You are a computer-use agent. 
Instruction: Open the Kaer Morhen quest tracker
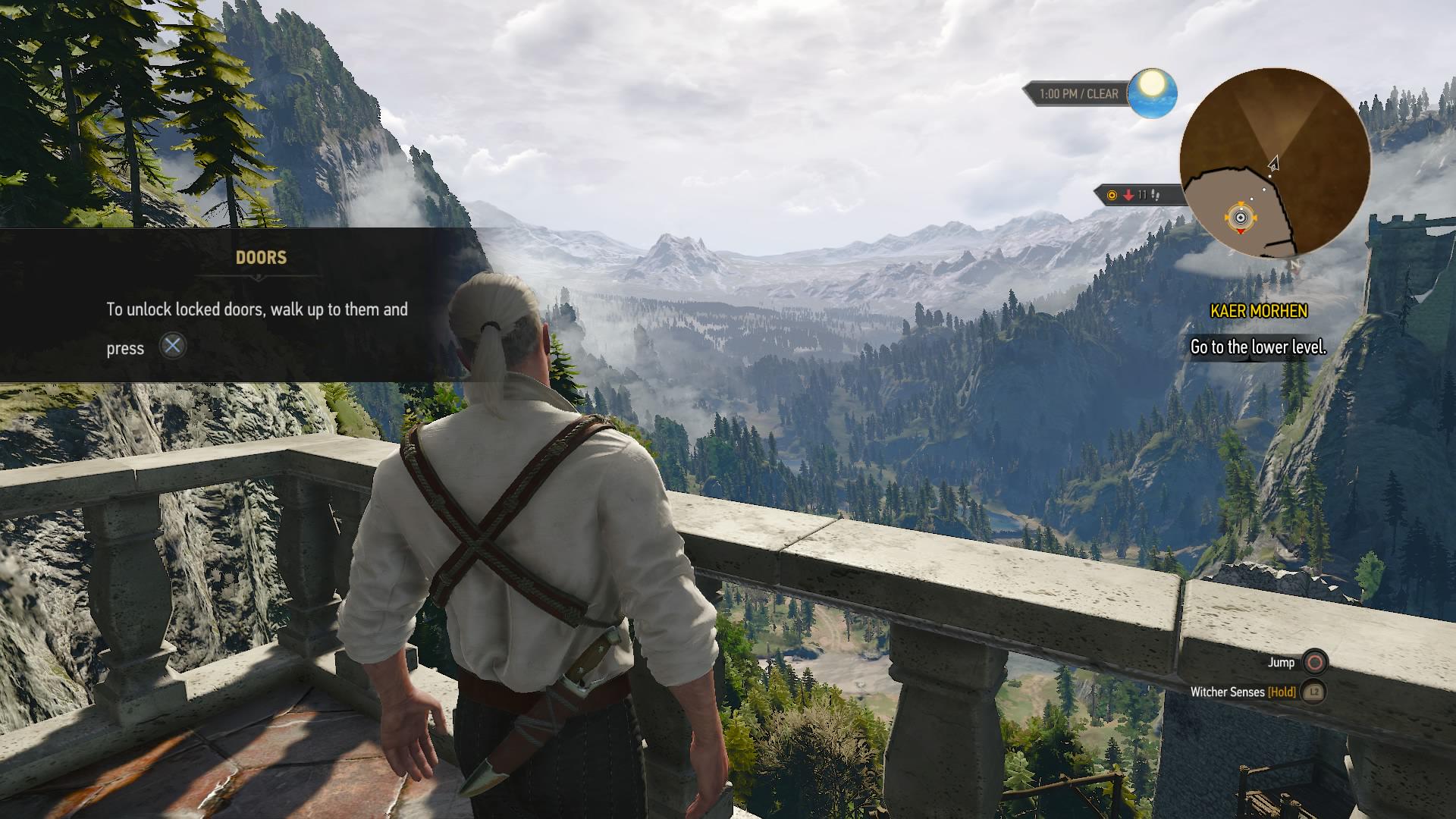coord(1258,311)
